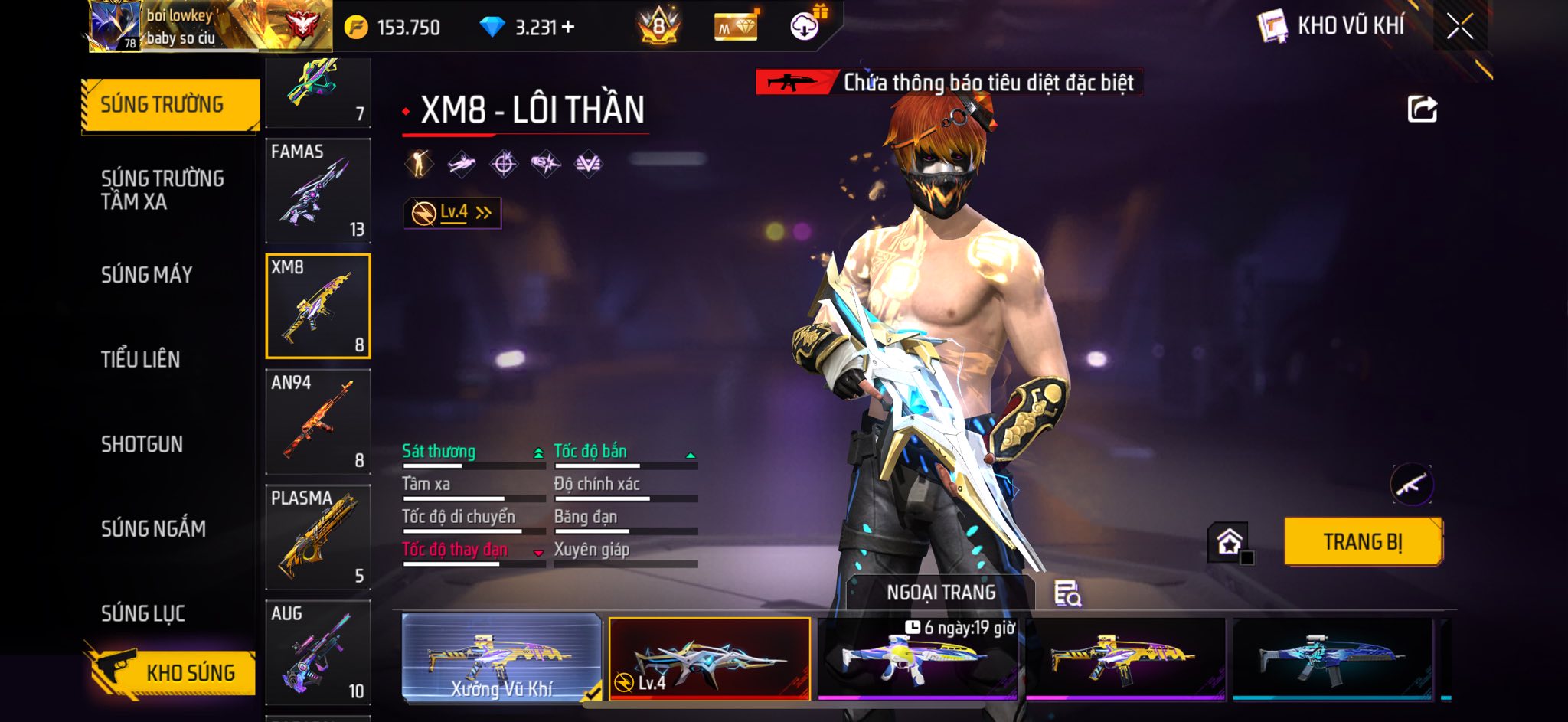1568x722 pixels.
Task: Pick the AUG weapon tile
Action: coord(318,652)
